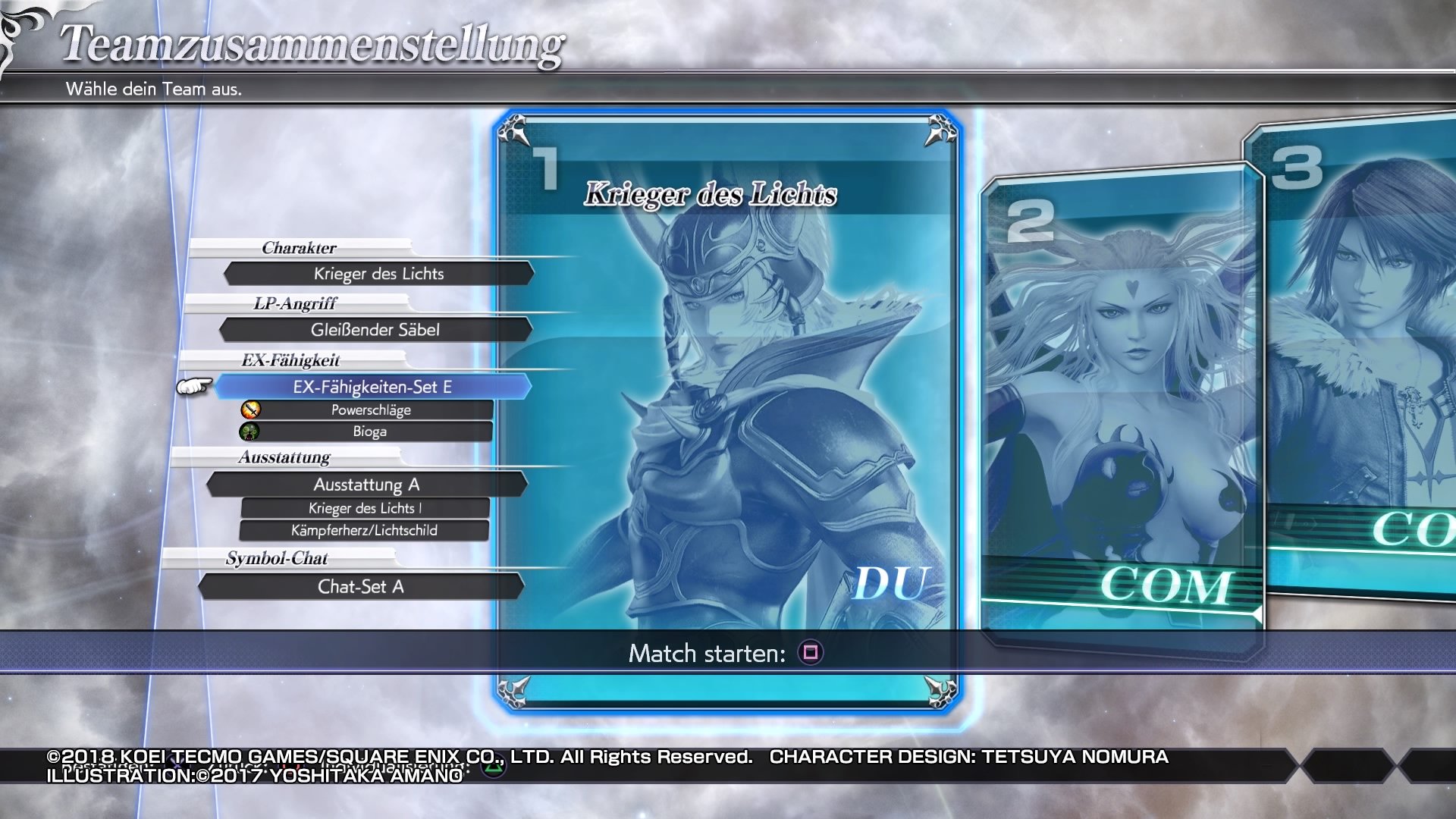Select the Bioga spell icon

click(x=249, y=431)
